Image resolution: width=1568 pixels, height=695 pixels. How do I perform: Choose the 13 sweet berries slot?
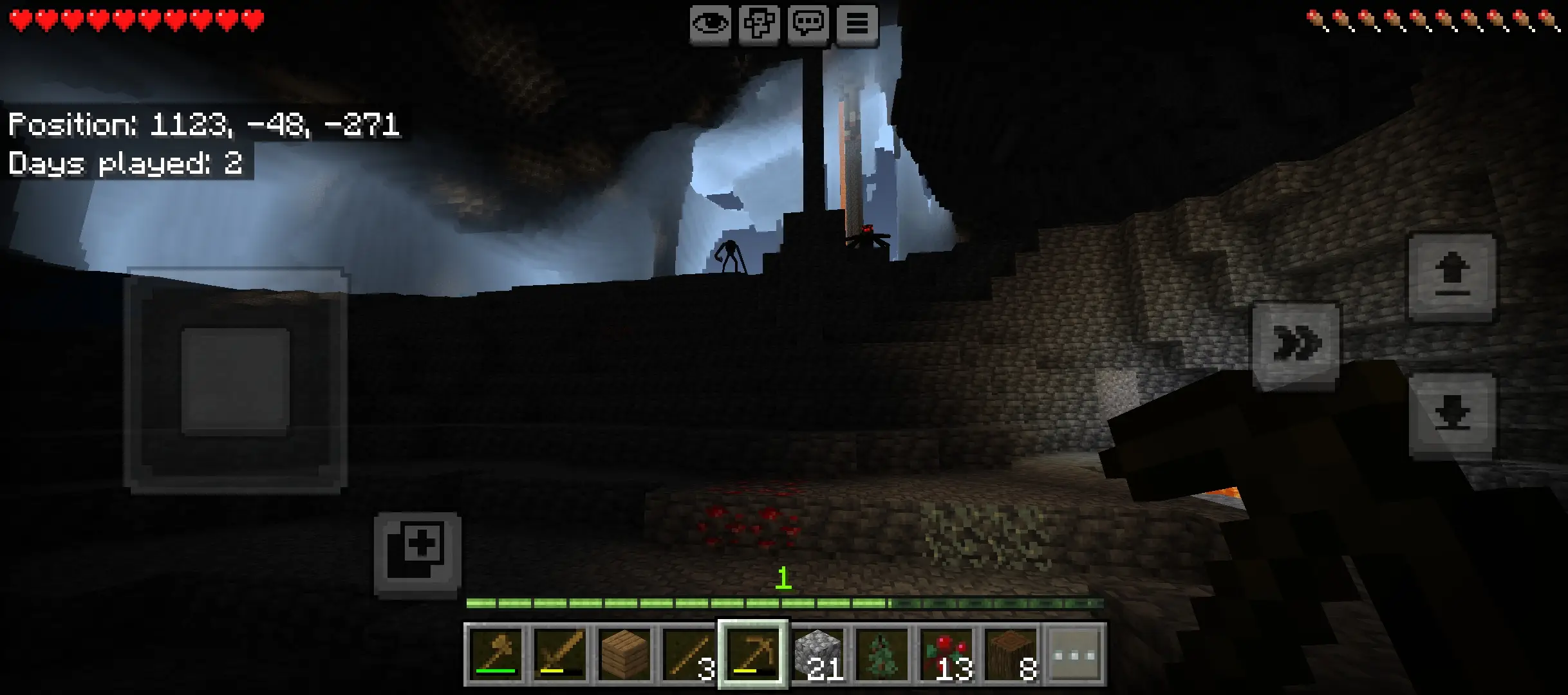(x=946, y=654)
